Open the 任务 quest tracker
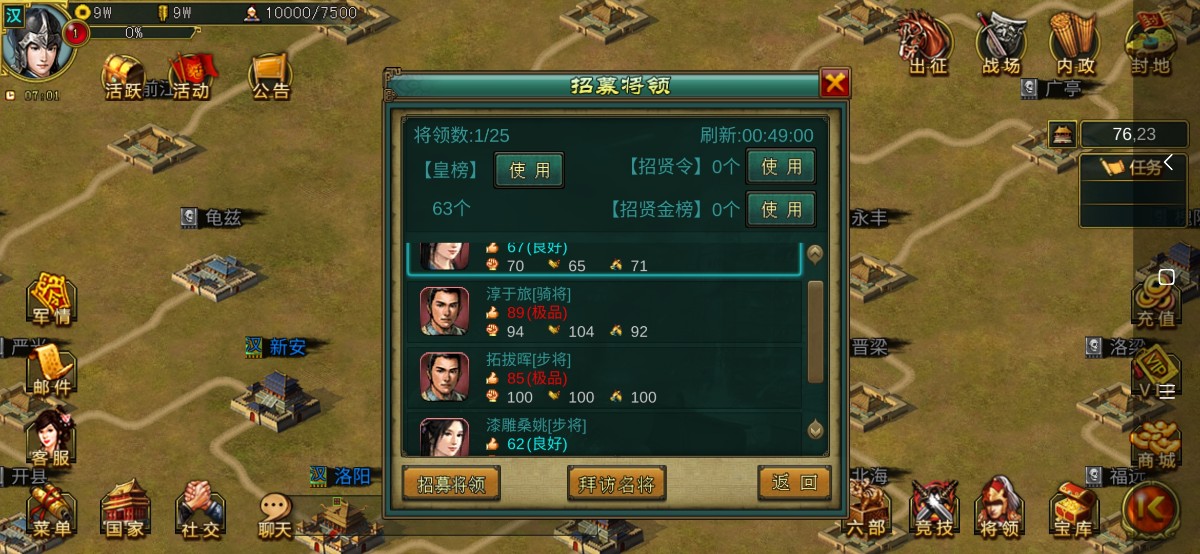The image size is (1200, 554). click(1135, 167)
